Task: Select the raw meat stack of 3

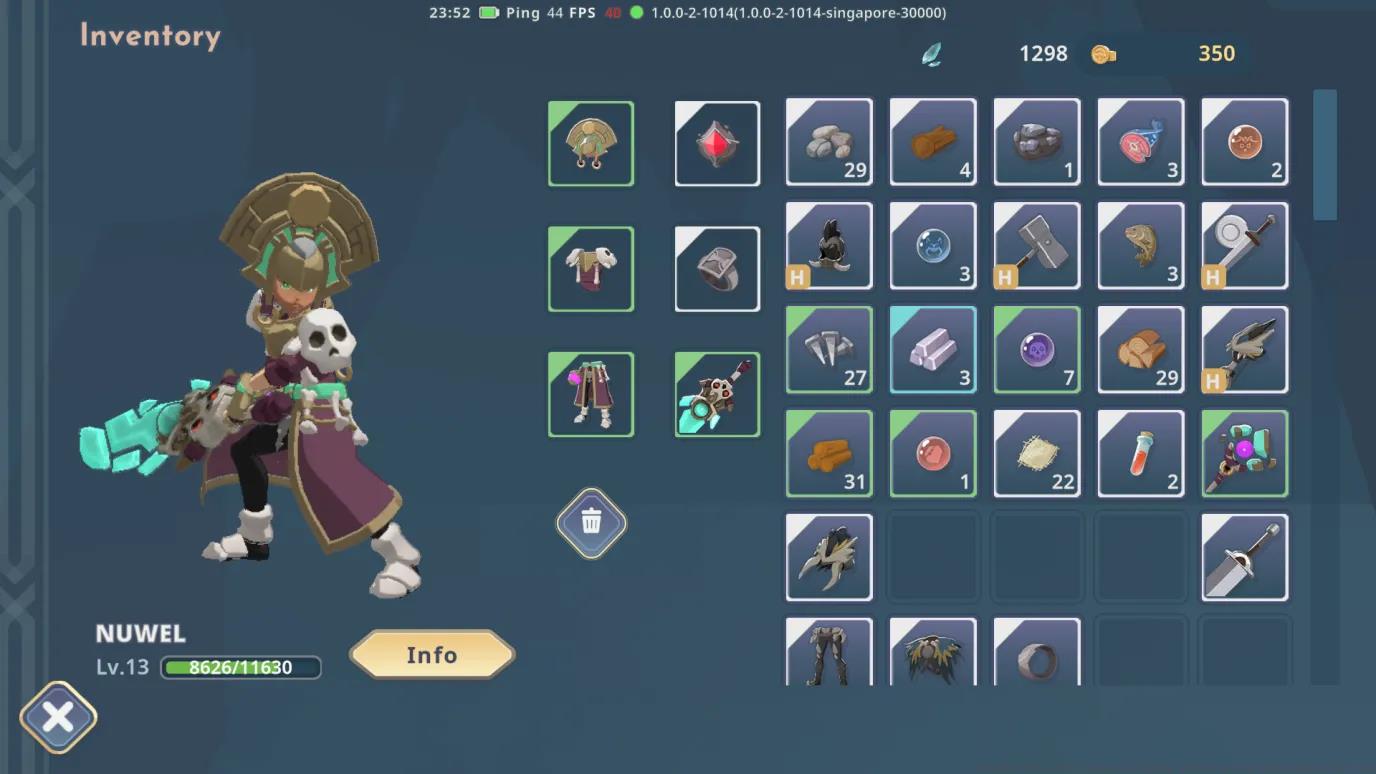Action: tap(1141, 142)
